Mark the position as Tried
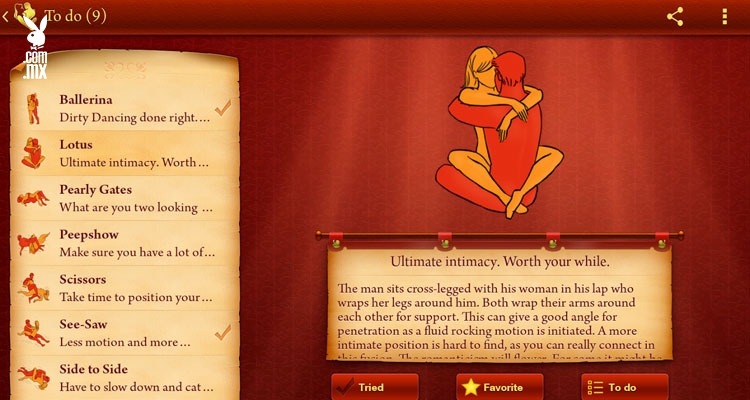The image size is (750, 400). pos(375,387)
